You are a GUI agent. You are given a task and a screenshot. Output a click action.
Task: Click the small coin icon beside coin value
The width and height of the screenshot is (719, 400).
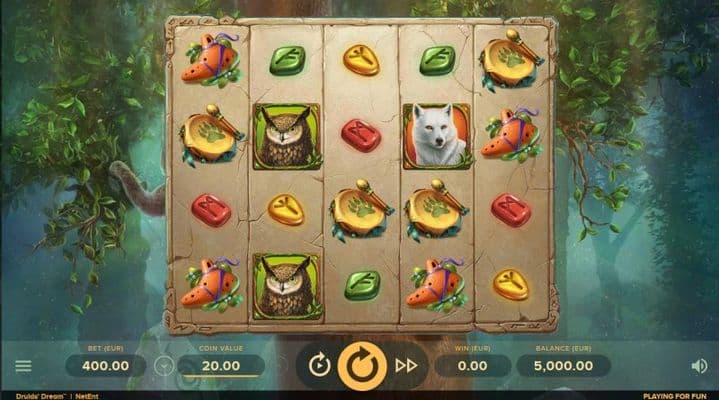[x=163, y=366]
